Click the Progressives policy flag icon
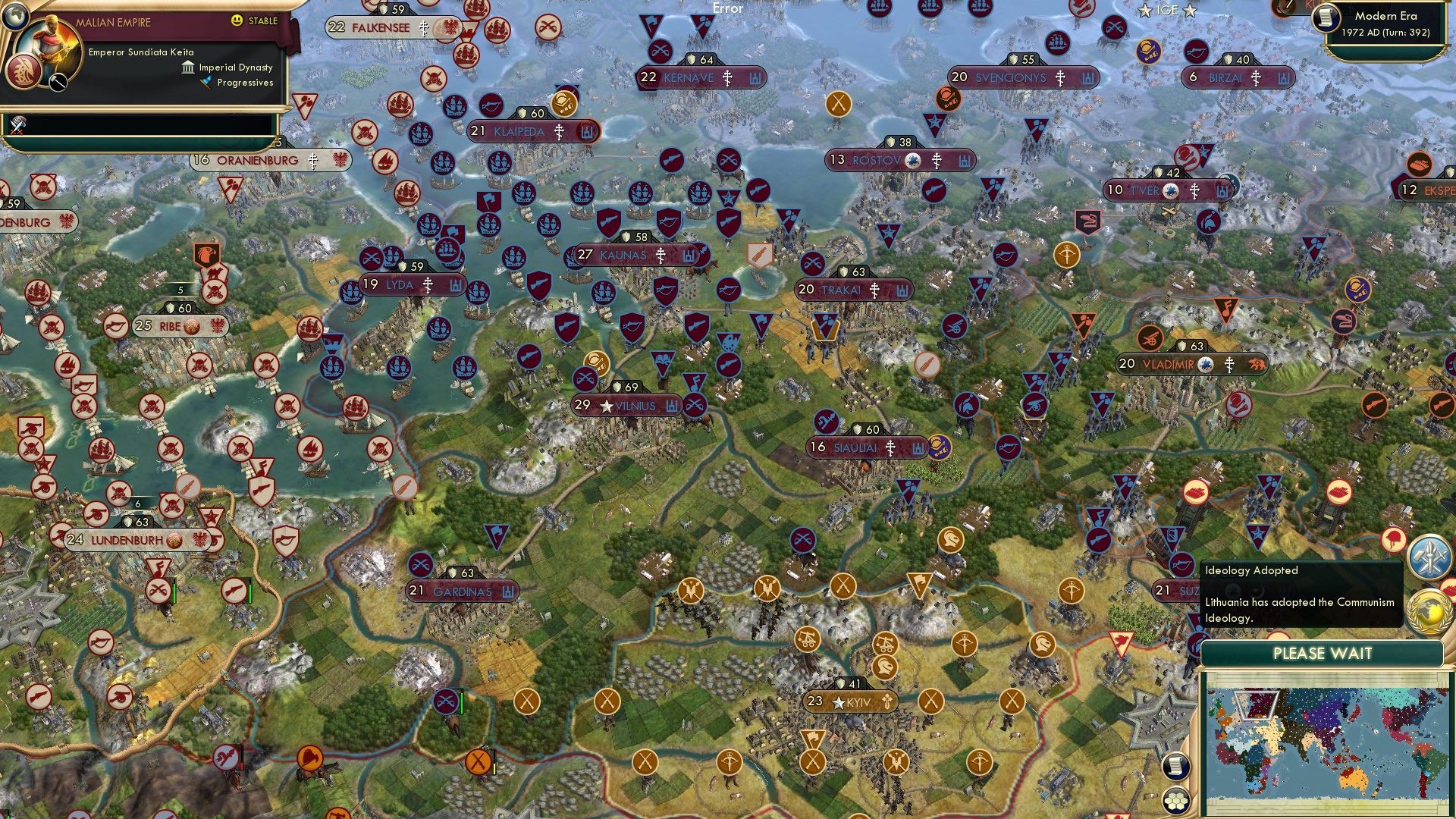Viewport: 1456px width, 819px height. coord(205,83)
